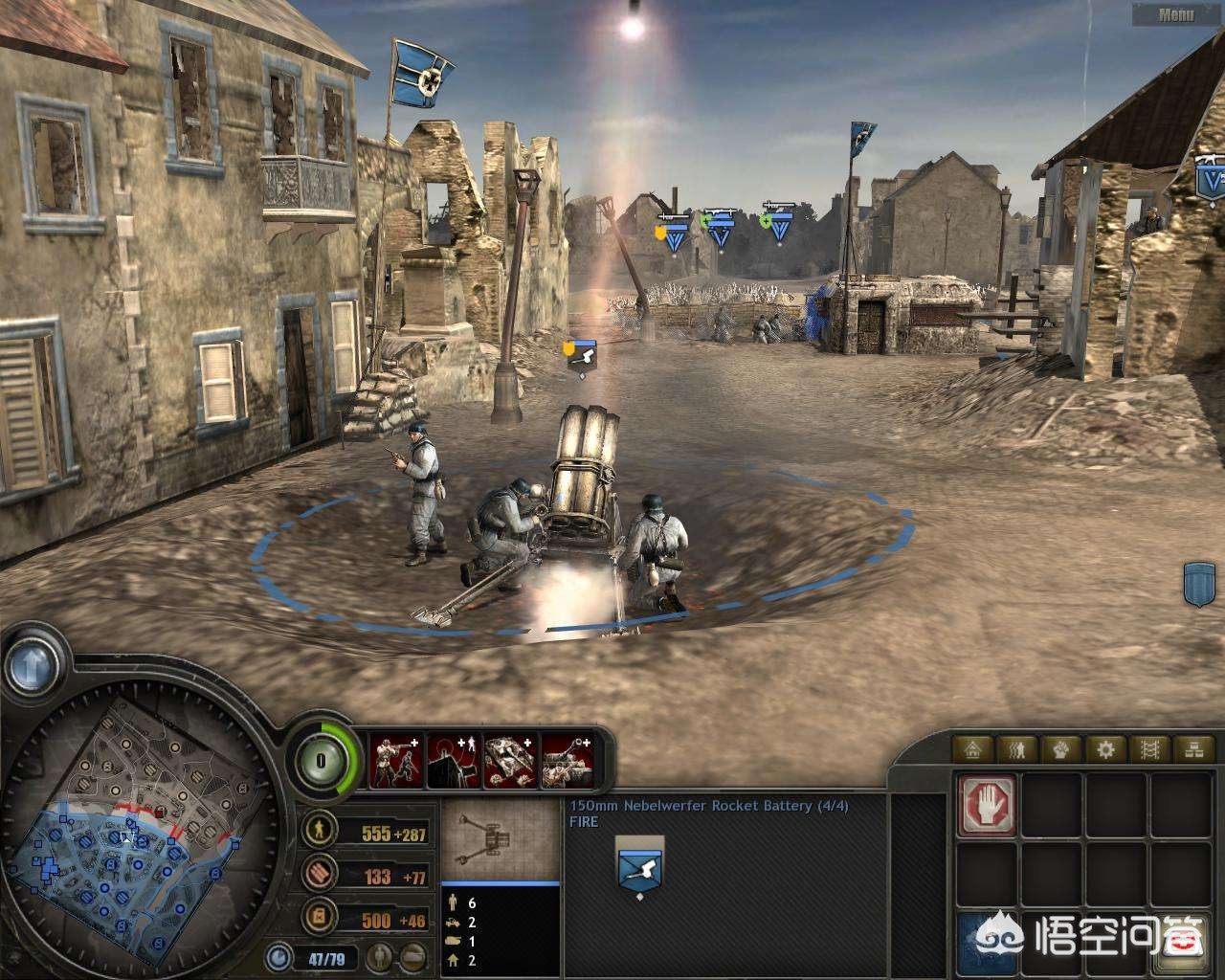Select the raised fist tab

click(1062, 748)
